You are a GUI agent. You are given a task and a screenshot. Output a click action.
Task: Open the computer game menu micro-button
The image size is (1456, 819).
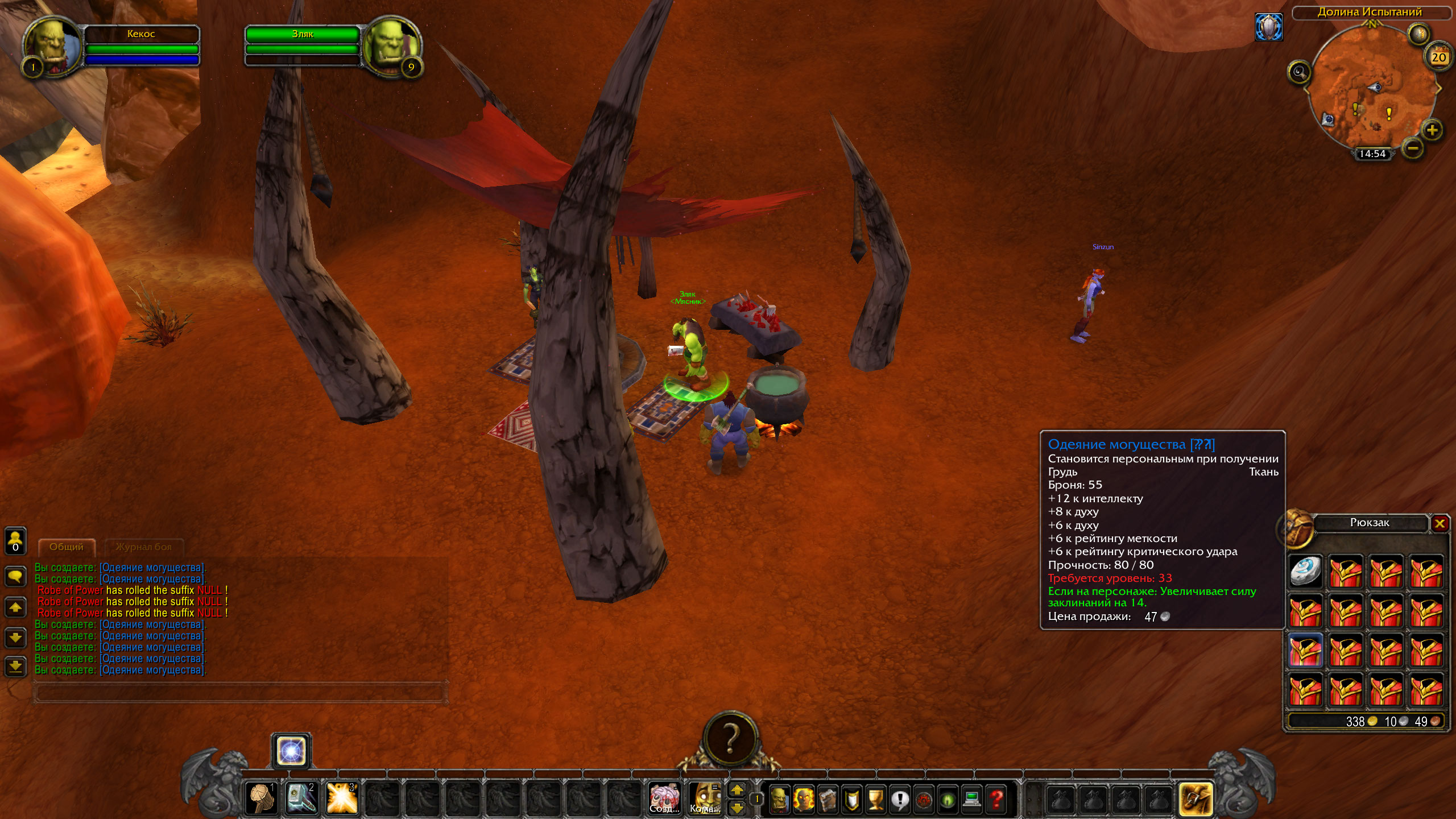tap(972, 799)
